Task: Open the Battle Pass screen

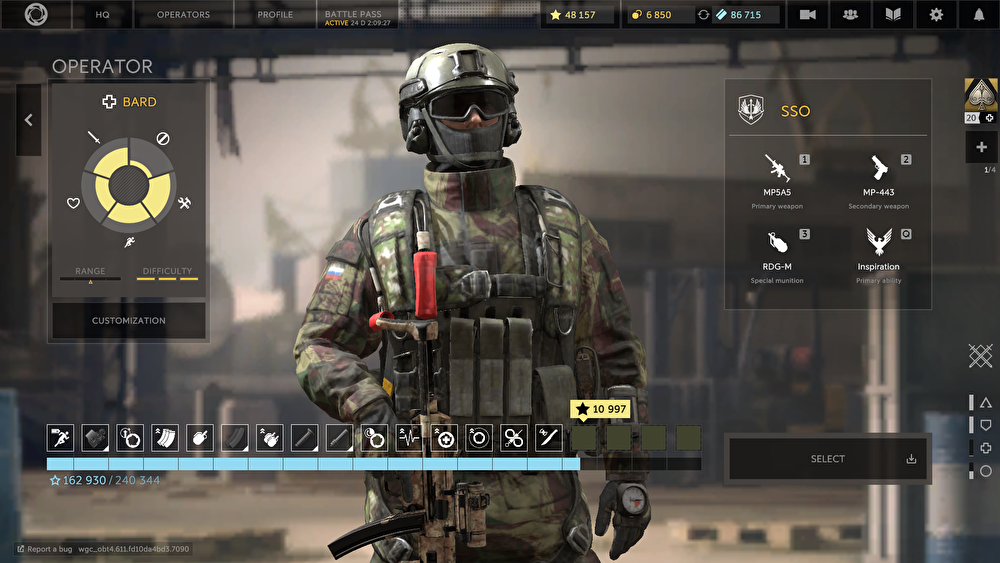Action: [357, 15]
